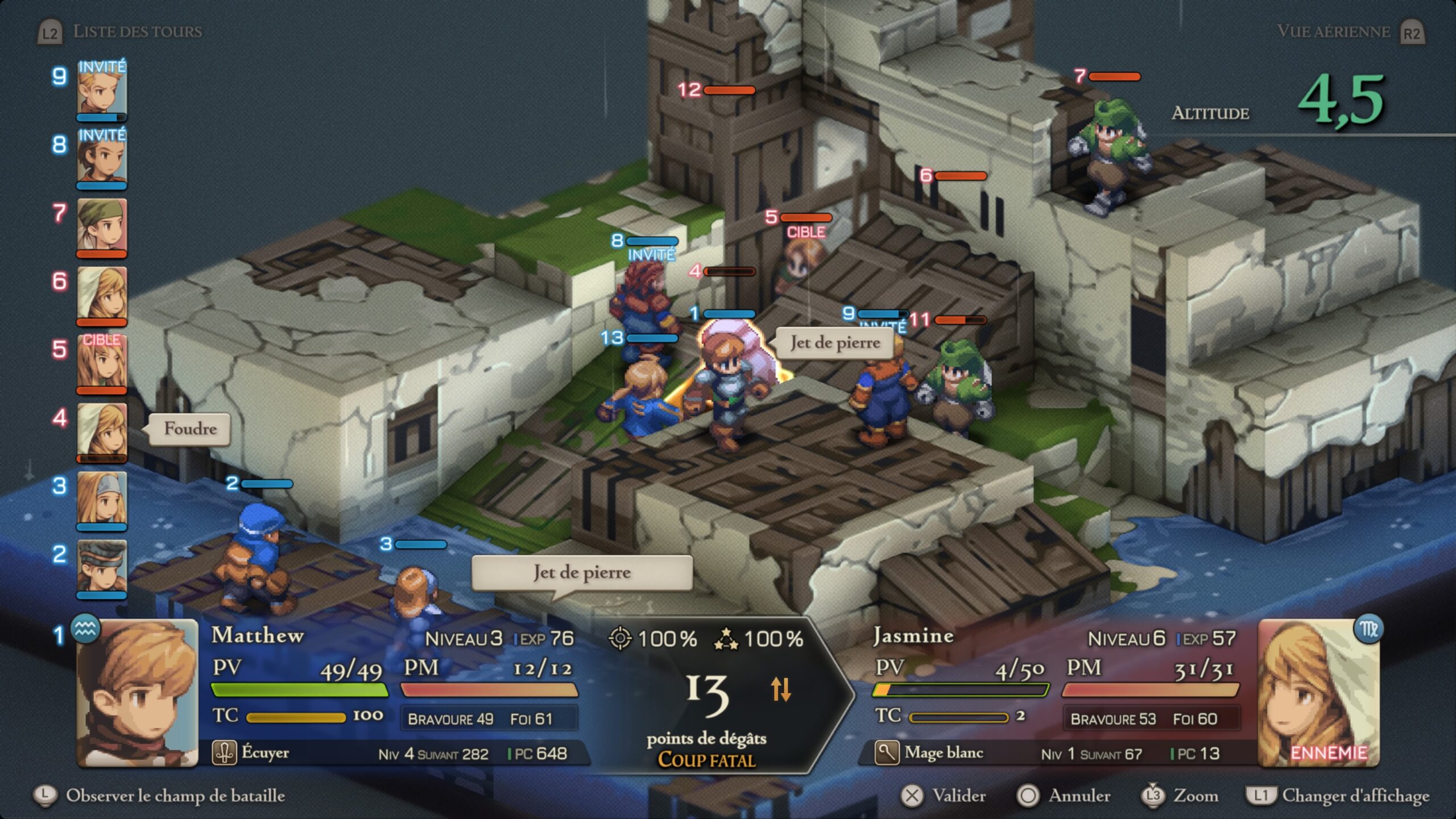The width and height of the screenshot is (1456, 819).
Task: Click the Jet de pierre action banner
Action: [x=582, y=572]
